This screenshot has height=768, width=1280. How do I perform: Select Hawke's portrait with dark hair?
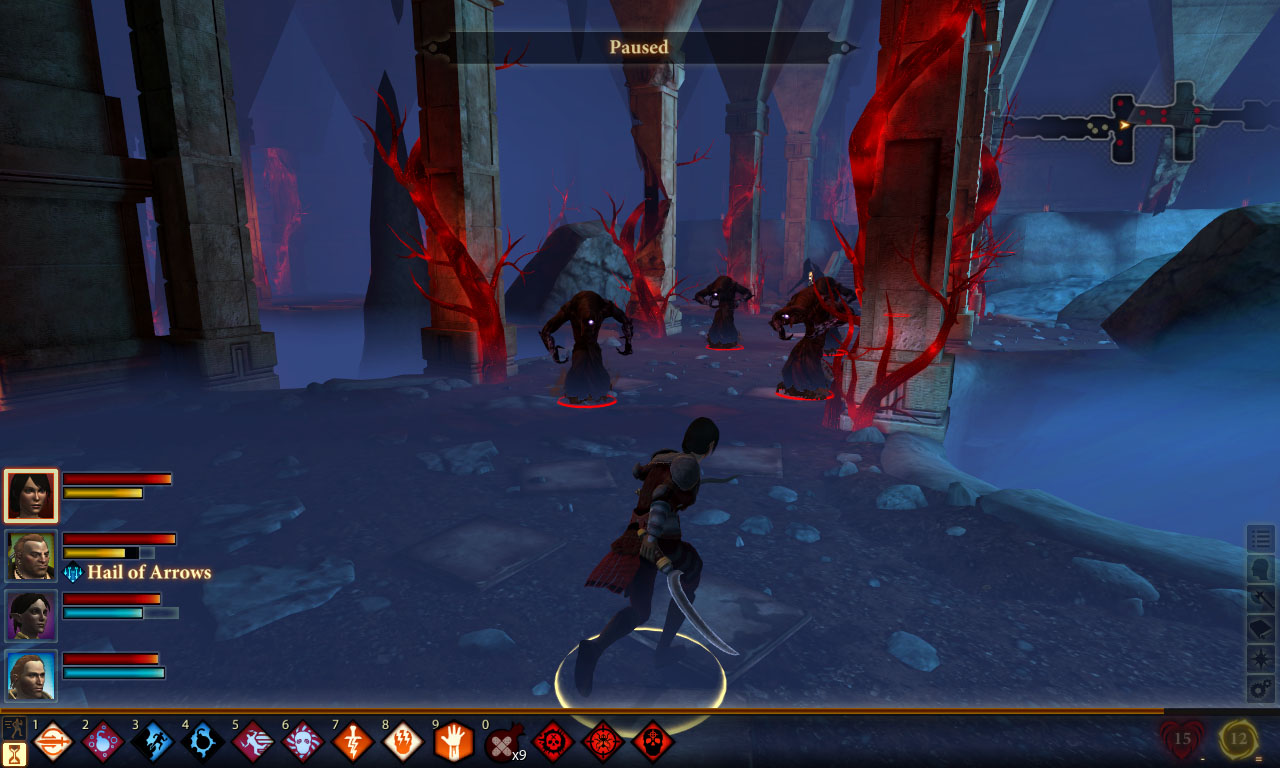pos(31,495)
